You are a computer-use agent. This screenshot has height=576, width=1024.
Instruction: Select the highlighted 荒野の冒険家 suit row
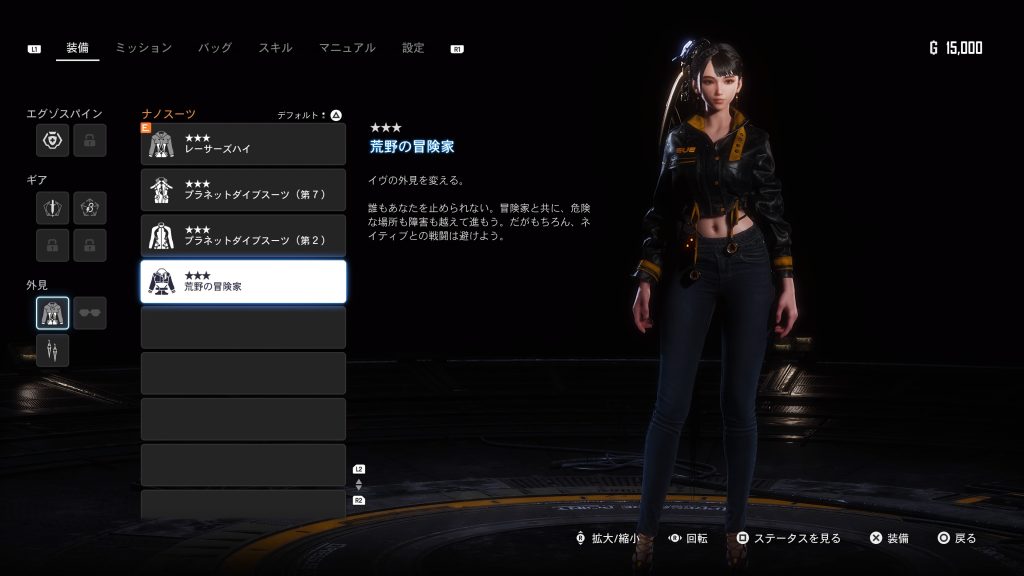243,282
